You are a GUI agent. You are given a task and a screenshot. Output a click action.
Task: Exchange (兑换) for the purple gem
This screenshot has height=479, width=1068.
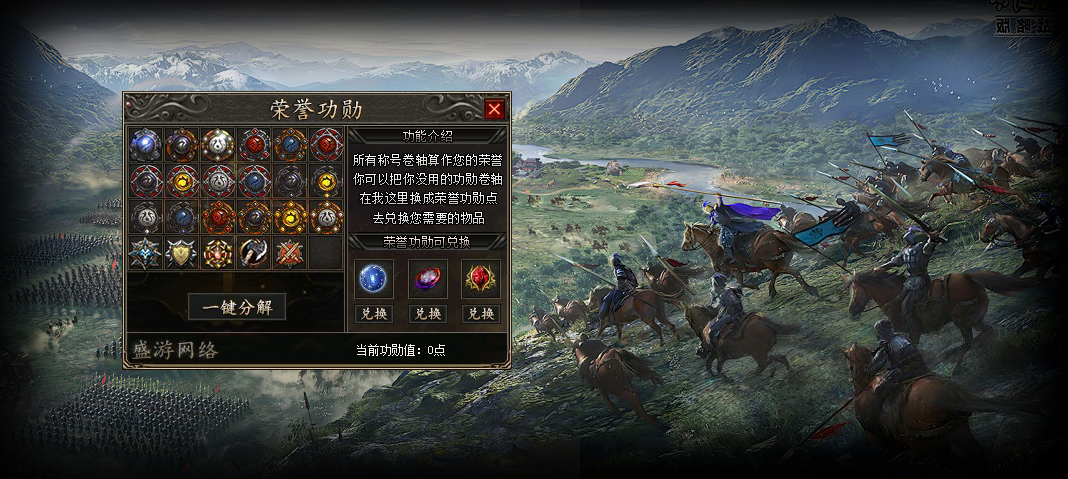427,313
